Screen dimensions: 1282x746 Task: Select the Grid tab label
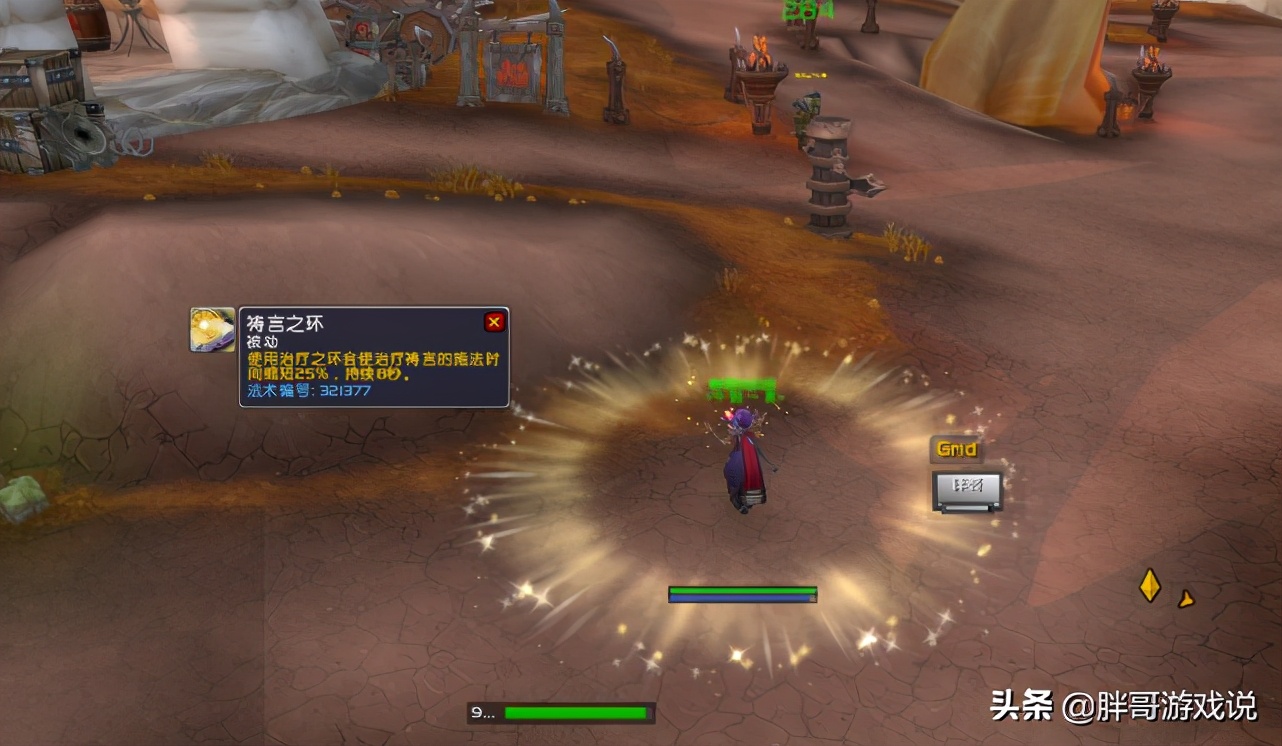click(957, 450)
